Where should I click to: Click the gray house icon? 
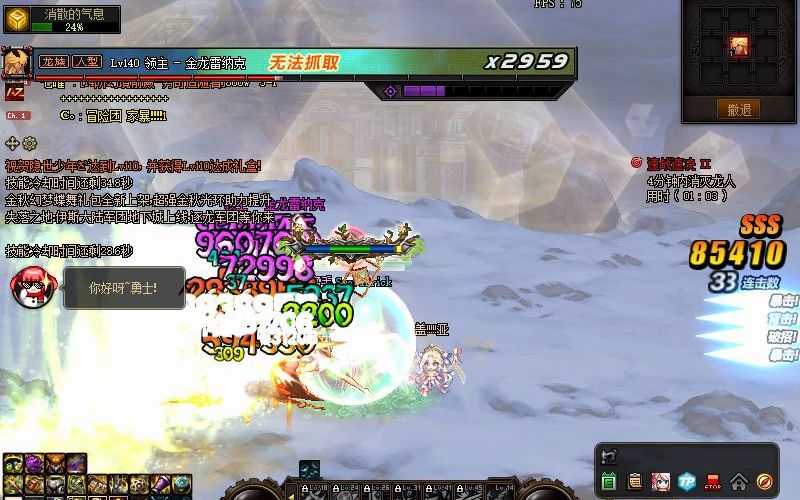click(739, 482)
